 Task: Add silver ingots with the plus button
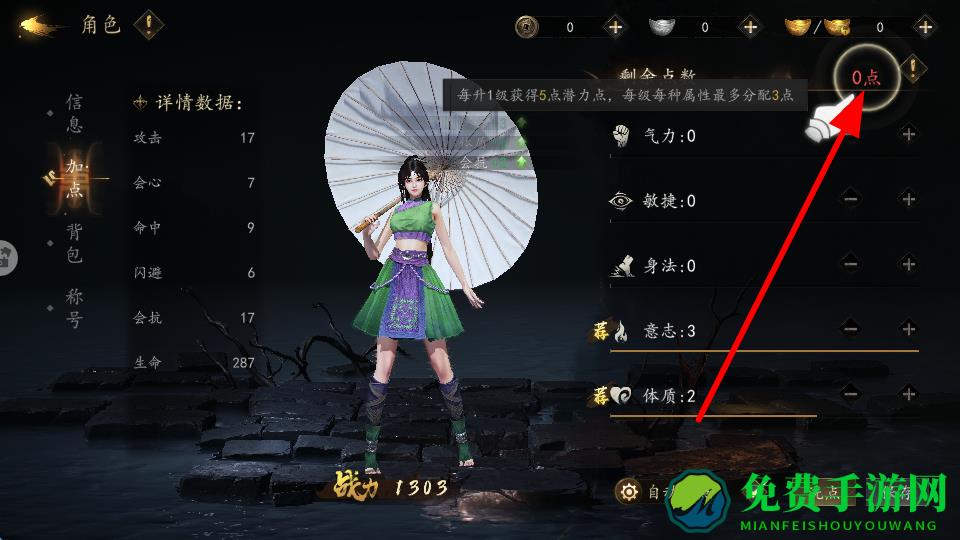[x=749, y=27]
